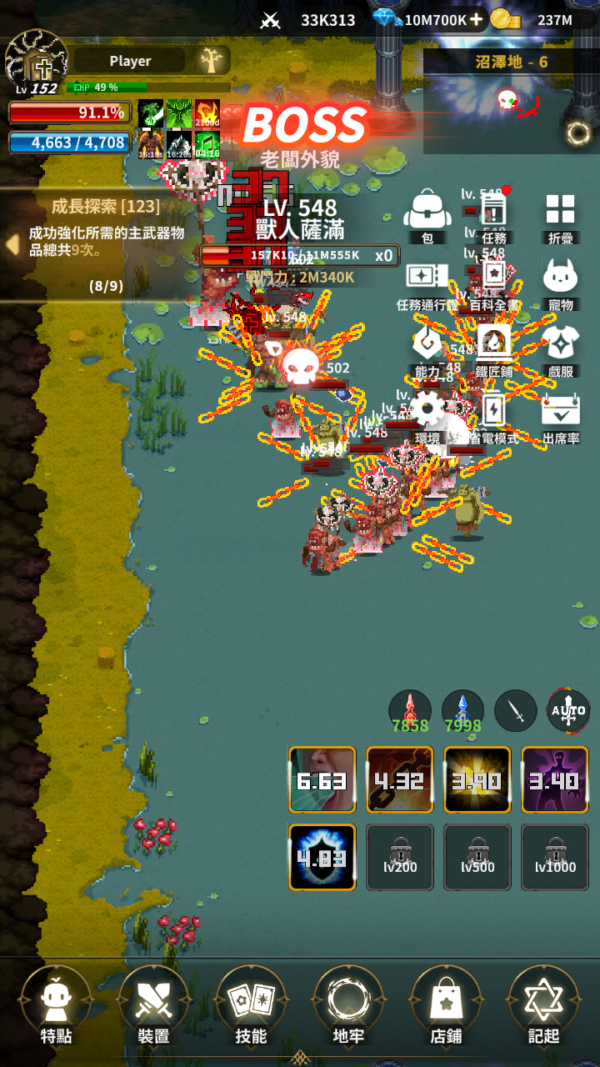Activate the chain skill icon

400,780
